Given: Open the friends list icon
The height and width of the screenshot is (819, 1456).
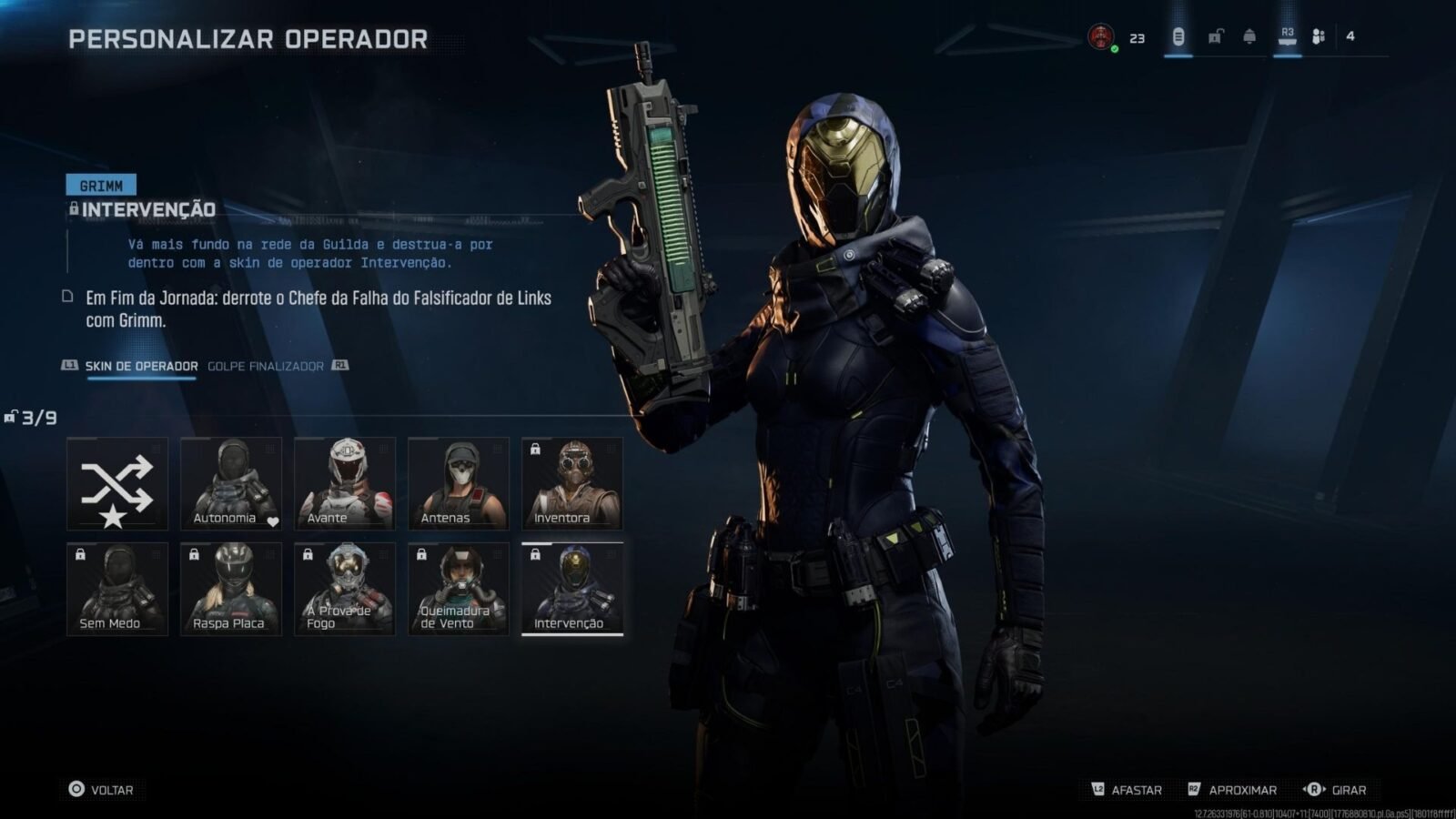Looking at the screenshot, I should [1319, 37].
